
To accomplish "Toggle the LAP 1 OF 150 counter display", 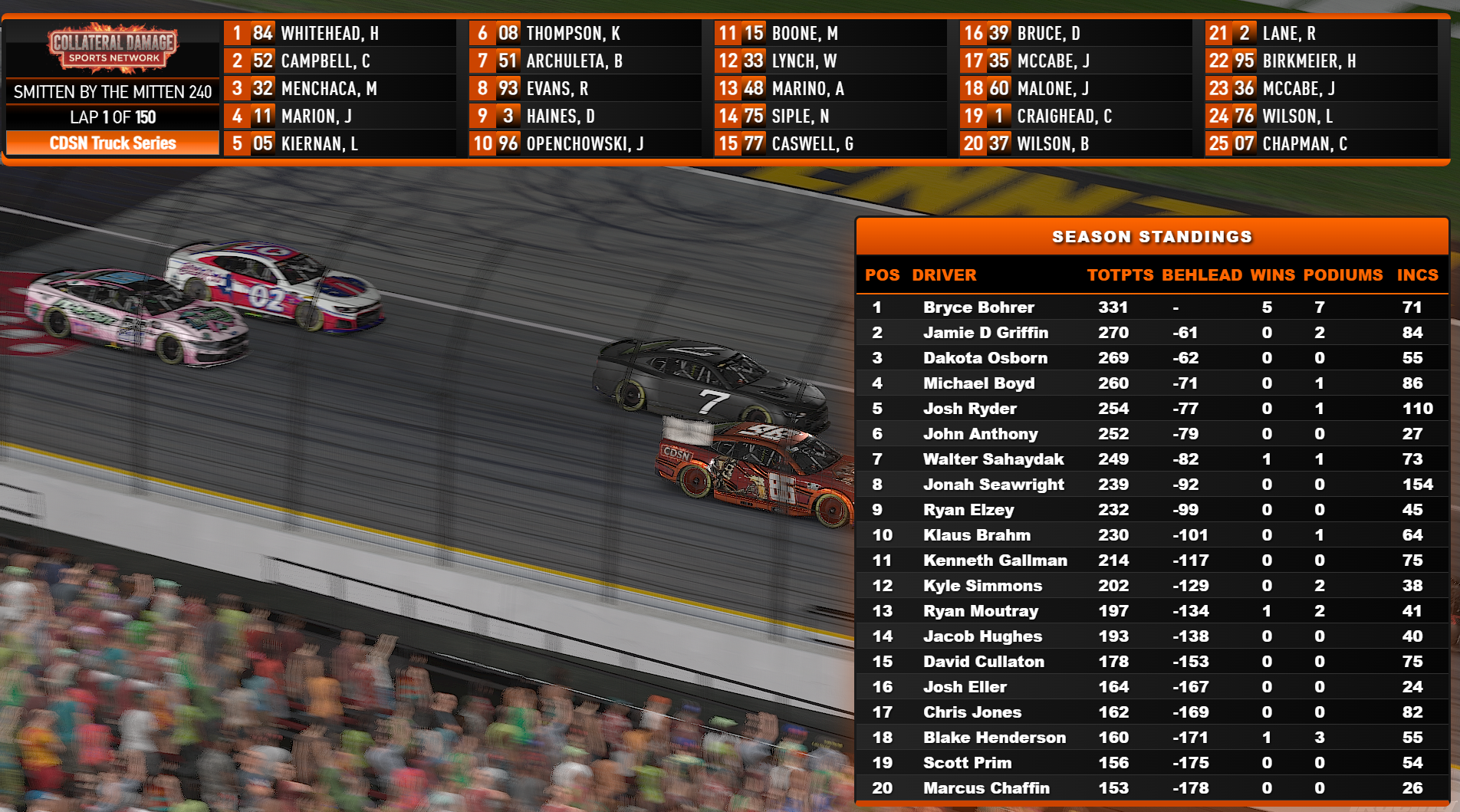I will click(112, 117).
